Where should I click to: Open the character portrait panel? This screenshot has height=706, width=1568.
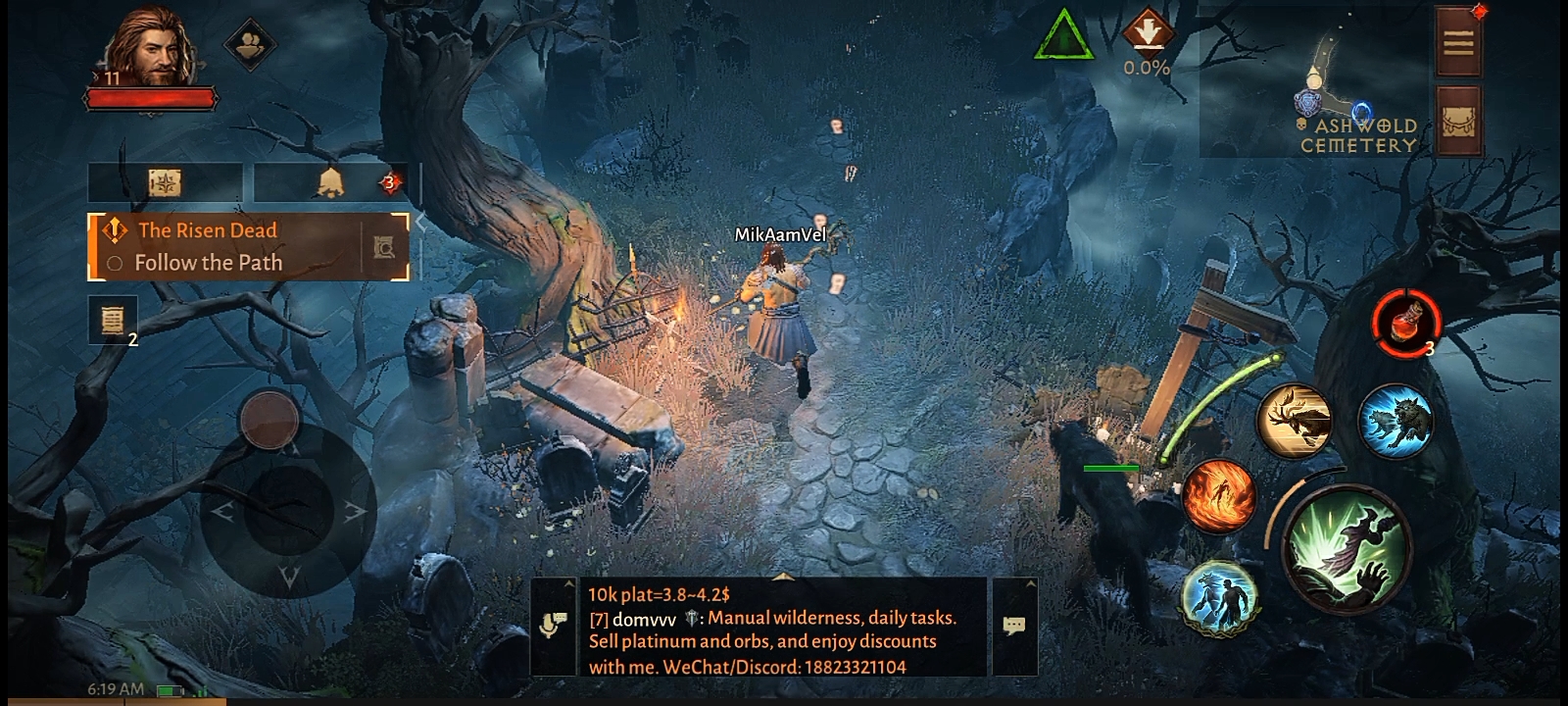point(152,49)
